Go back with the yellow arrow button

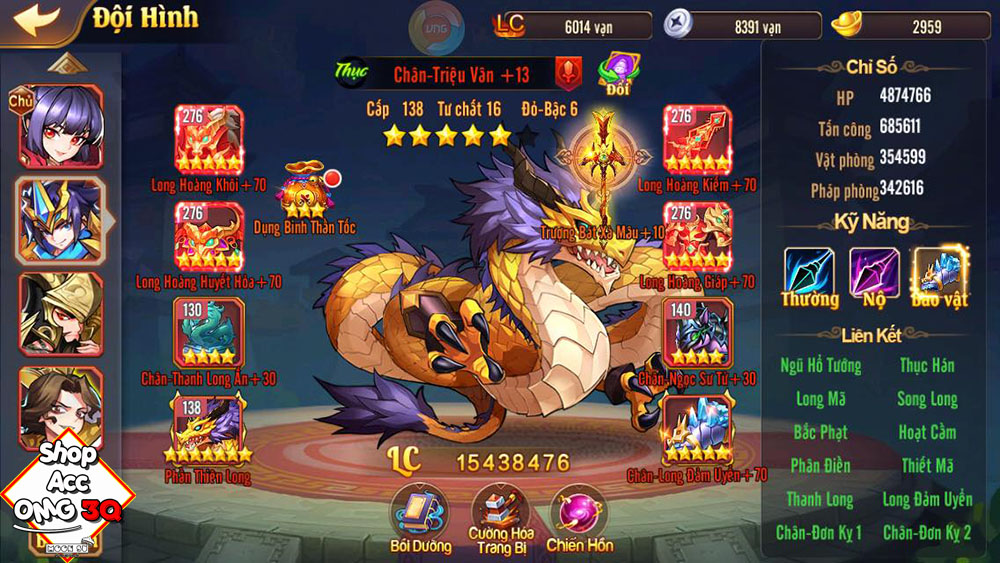(30, 20)
